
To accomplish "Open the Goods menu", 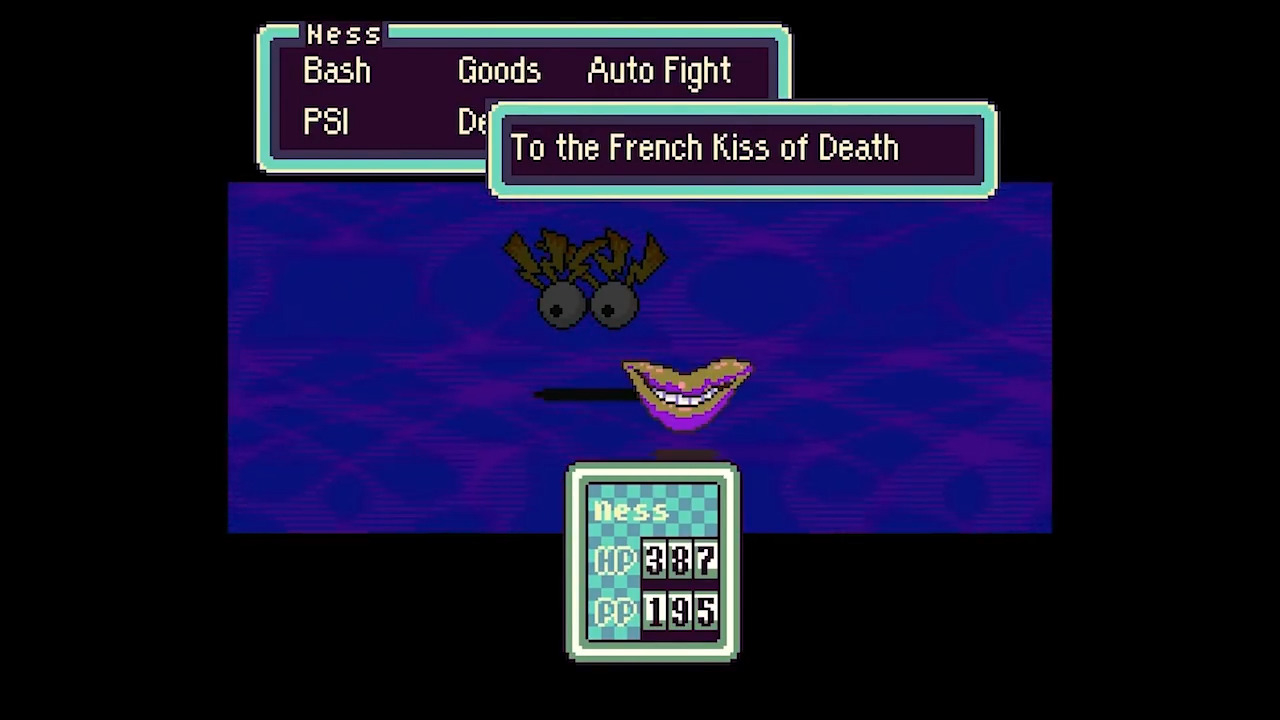I will tap(499, 71).
